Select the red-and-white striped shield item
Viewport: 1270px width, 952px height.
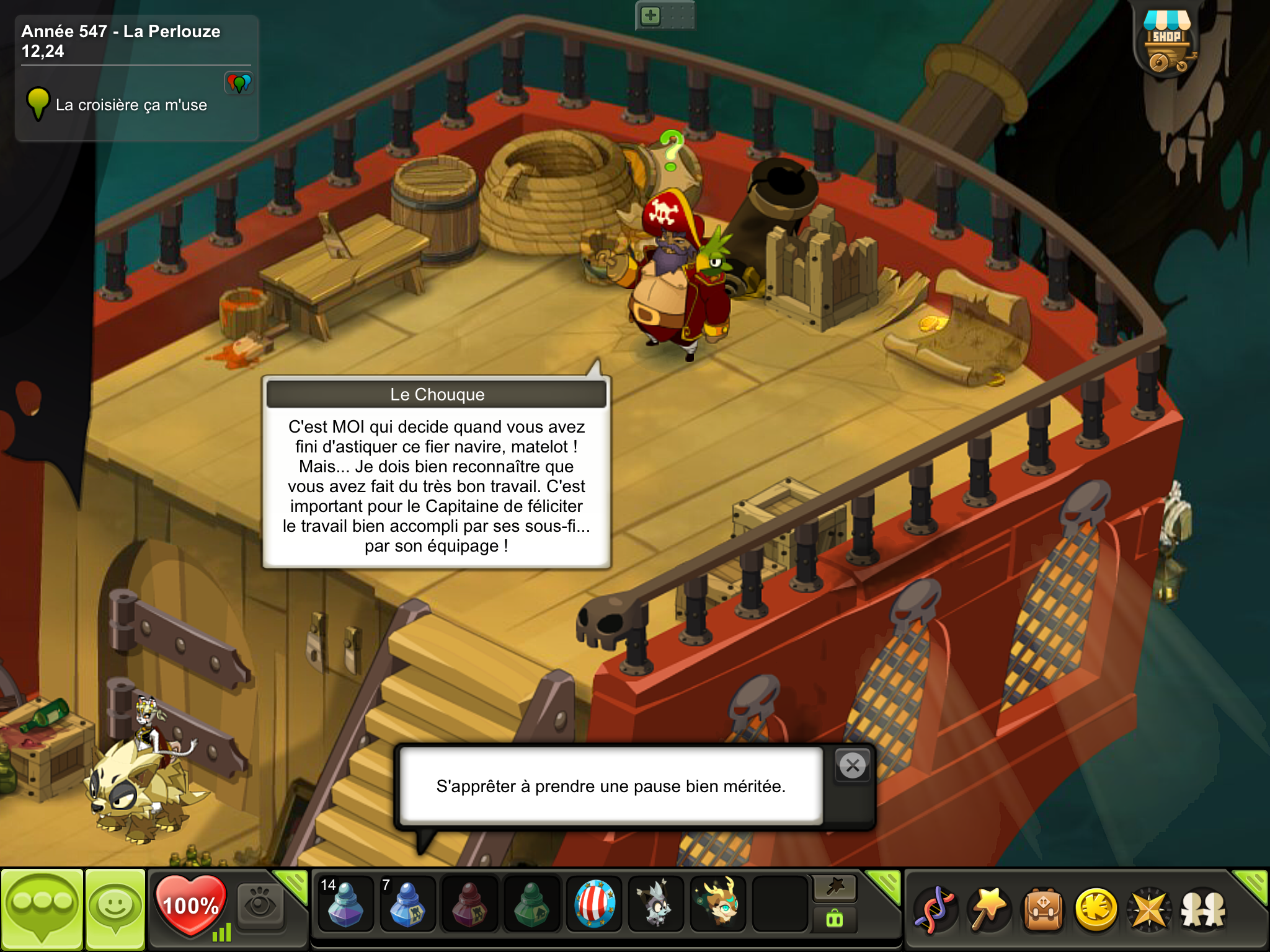pos(594,905)
